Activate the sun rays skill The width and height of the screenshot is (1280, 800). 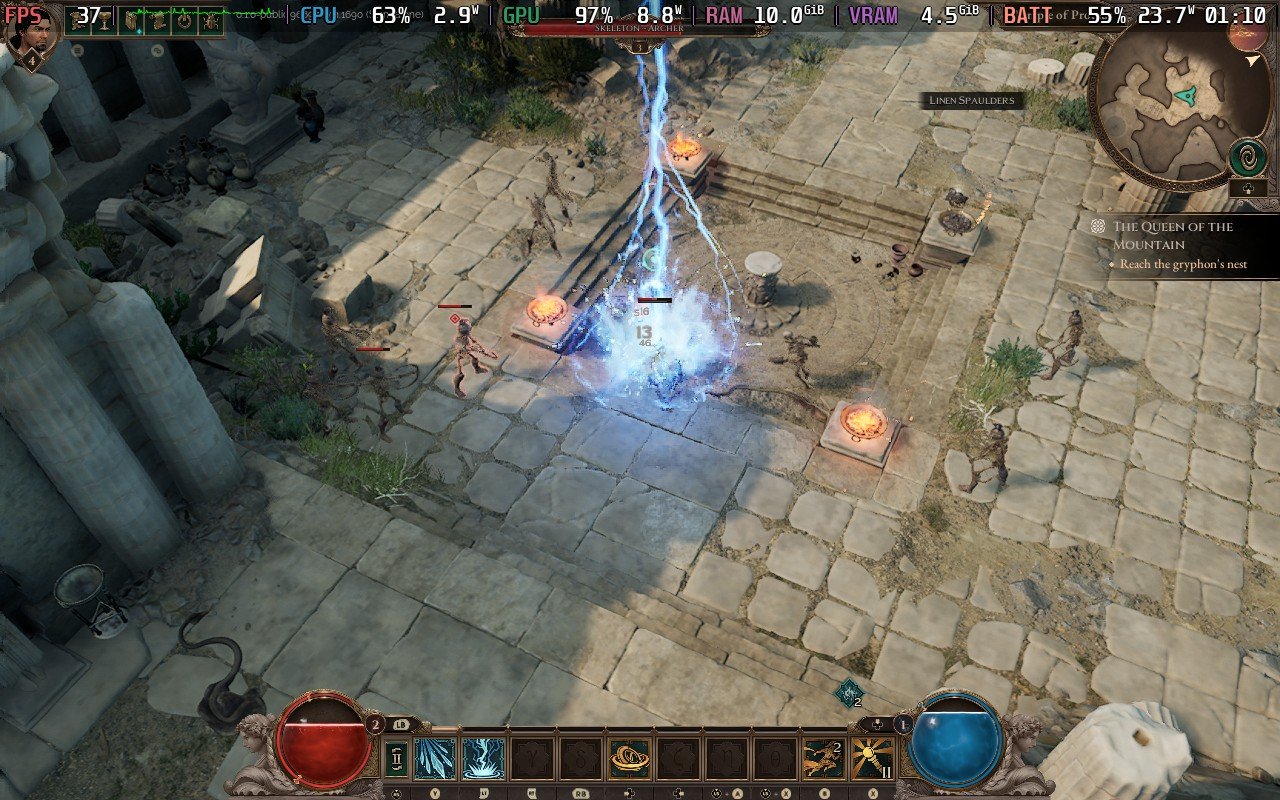873,758
